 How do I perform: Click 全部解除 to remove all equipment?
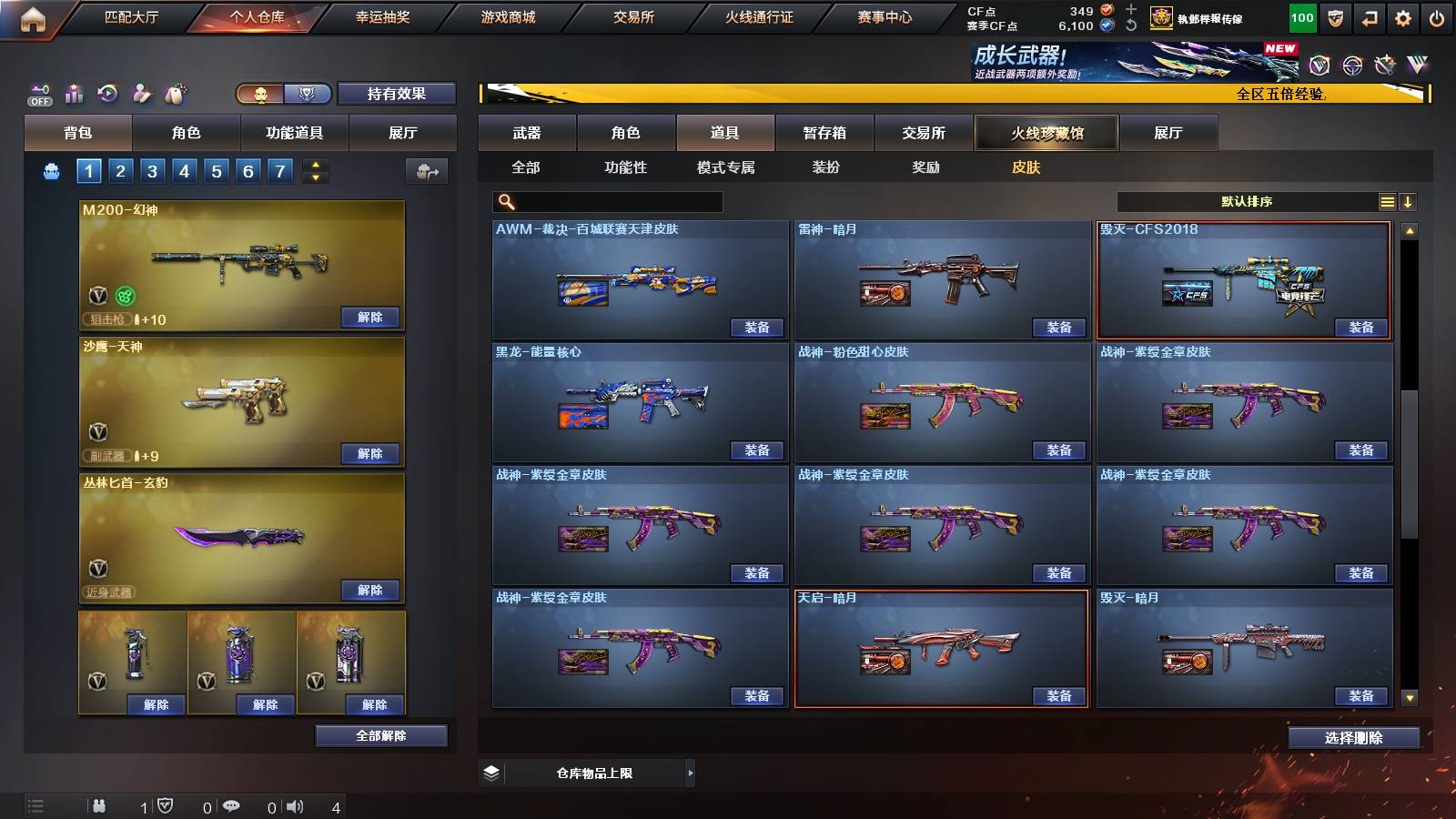point(380,735)
